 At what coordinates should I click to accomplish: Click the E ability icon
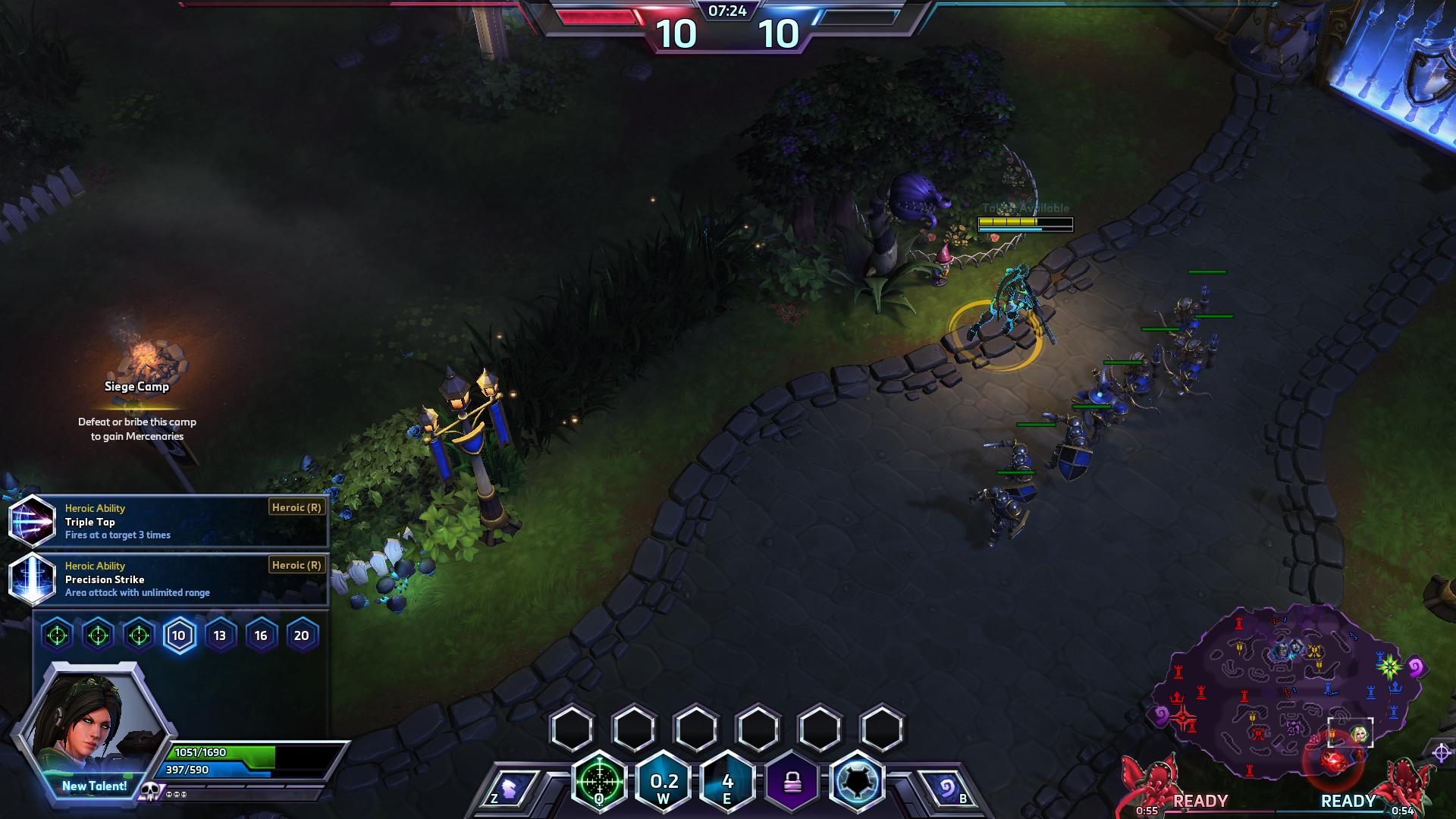727,783
